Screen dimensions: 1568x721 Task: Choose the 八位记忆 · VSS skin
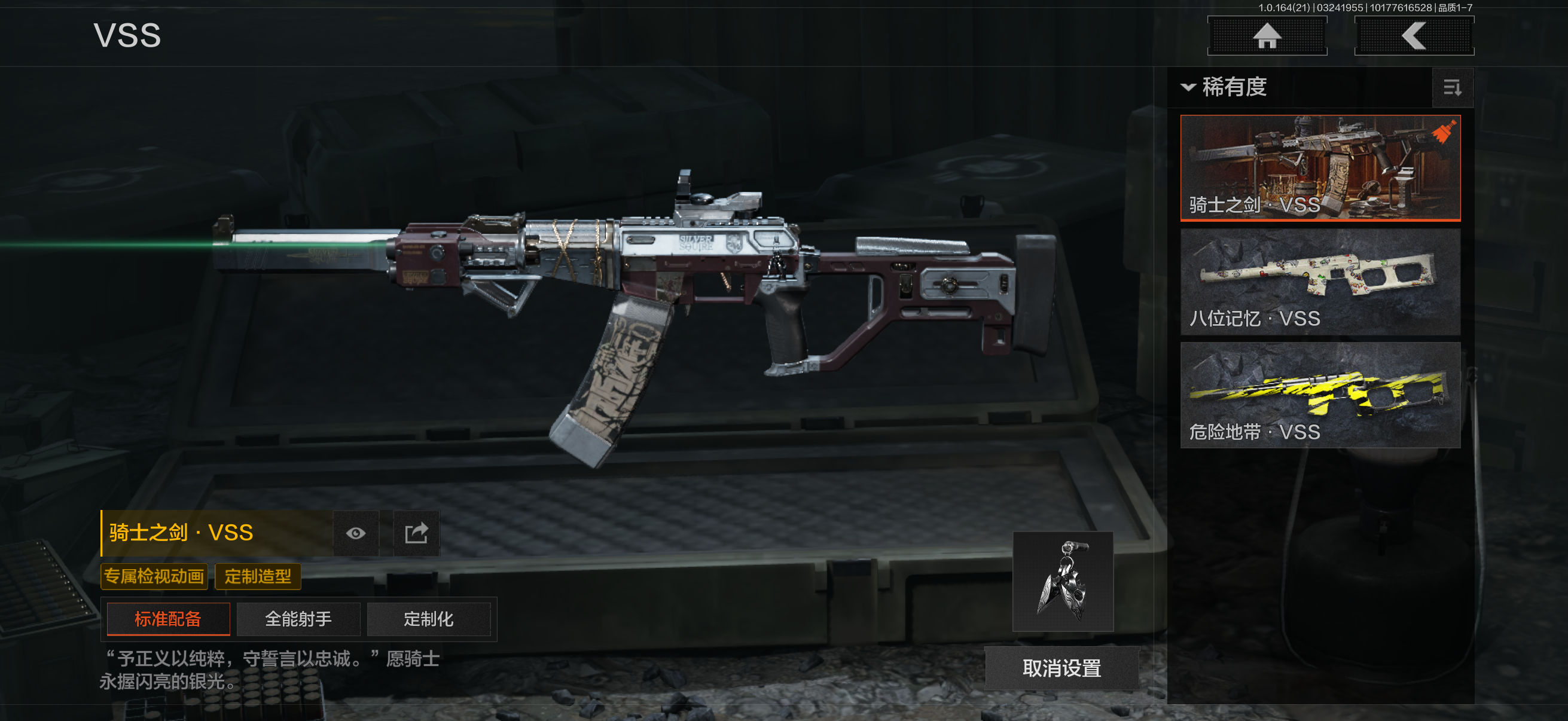pos(1320,281)
